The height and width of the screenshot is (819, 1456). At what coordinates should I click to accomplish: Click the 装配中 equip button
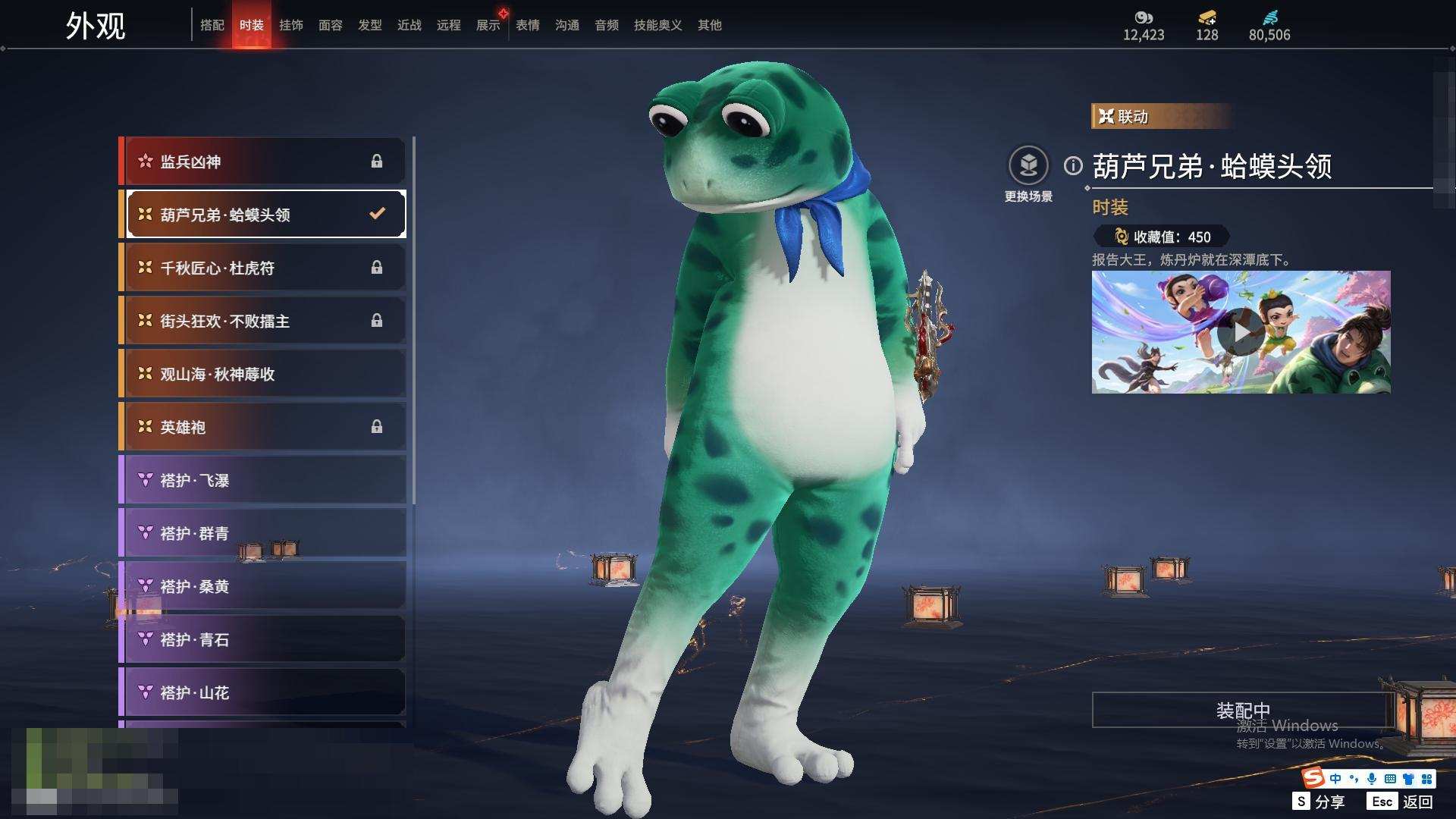(1242, 710)
